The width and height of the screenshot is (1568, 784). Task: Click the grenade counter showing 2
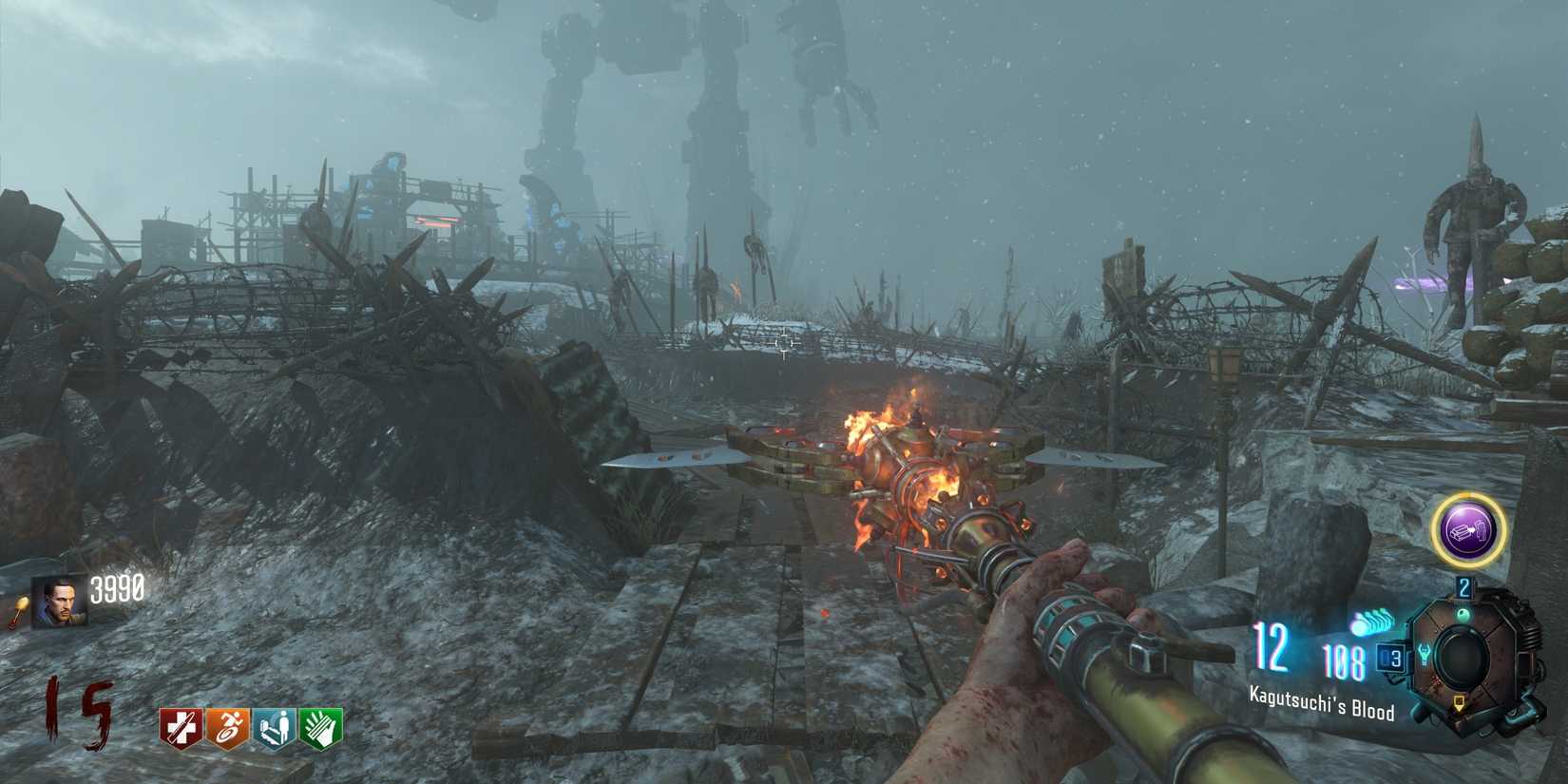pyautogui.click(x=1463, y=587)
